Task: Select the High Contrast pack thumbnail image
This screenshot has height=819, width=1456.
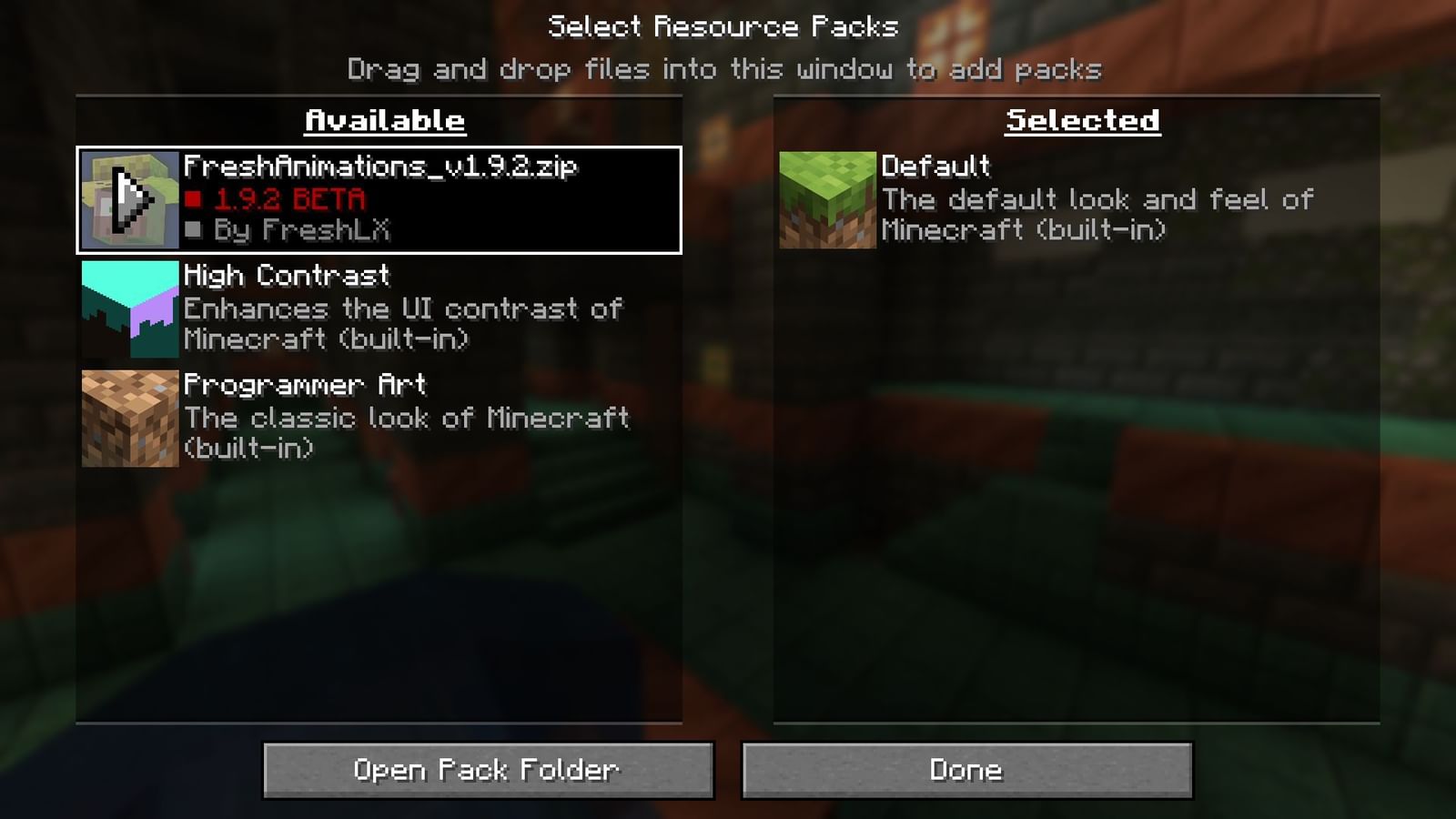Action: [x=127, y=308]
